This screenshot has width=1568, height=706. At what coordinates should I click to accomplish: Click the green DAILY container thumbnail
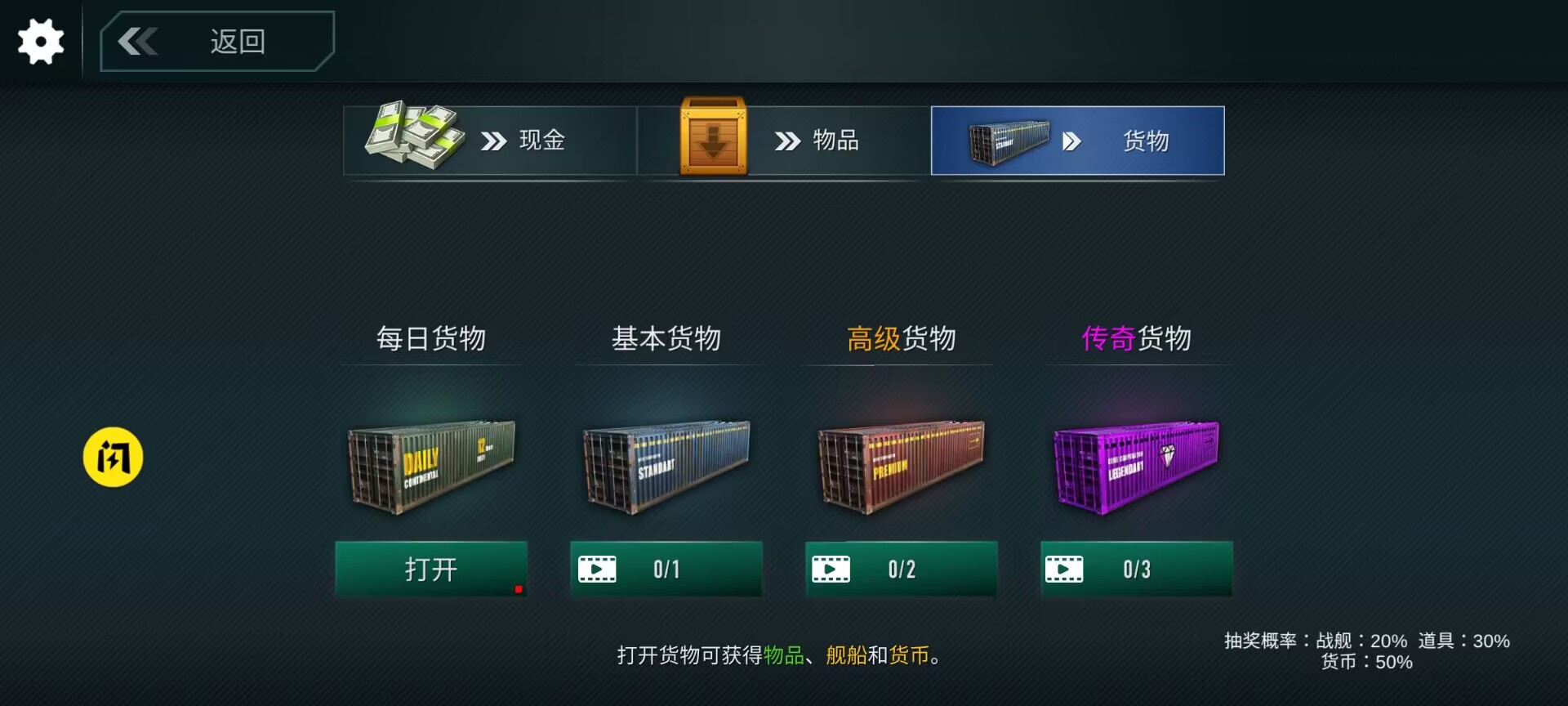coord(431,467)
